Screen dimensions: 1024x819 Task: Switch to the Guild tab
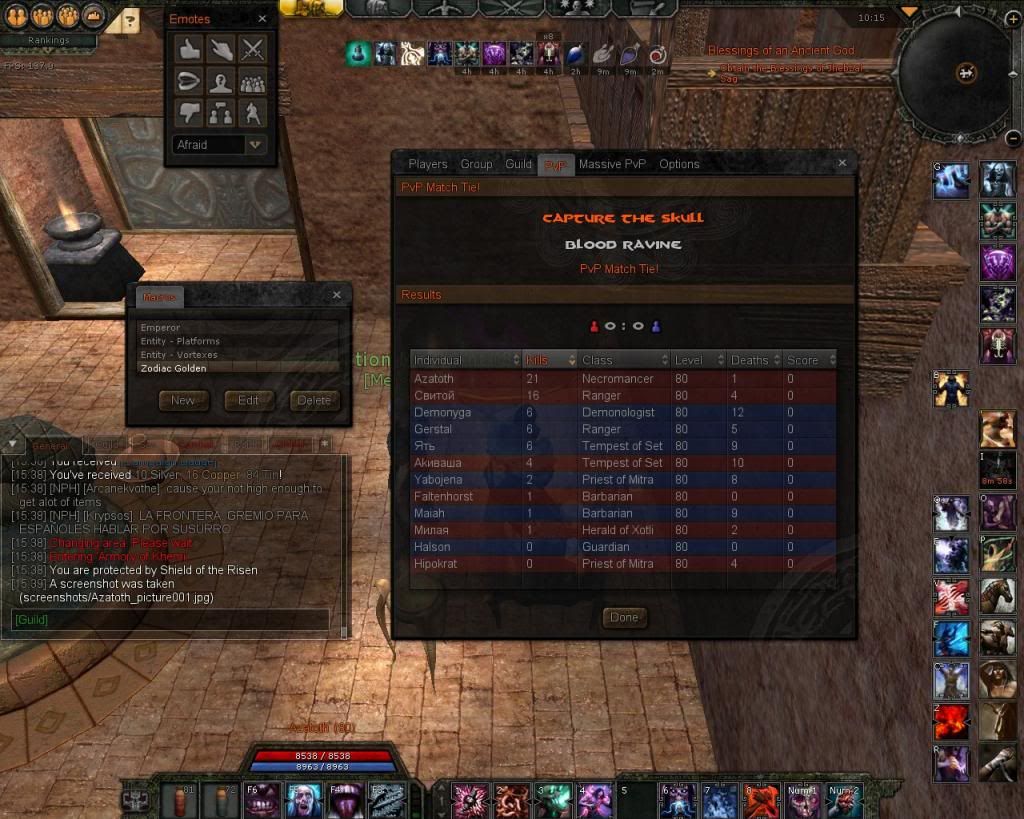click(518, 164)
